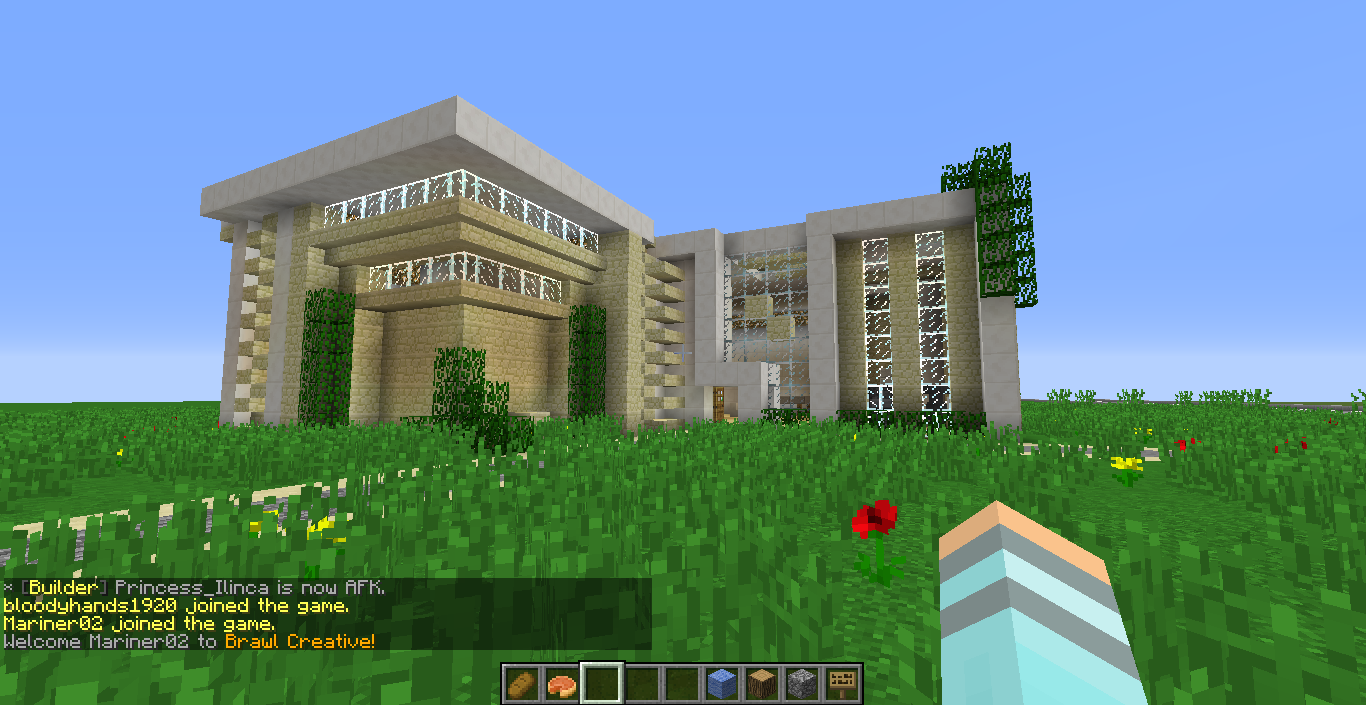Click the Brawl Creative welcome chat message
The width and height of the screenshot is (1366, 705).
pyautogui.click(x=190, y=641)
